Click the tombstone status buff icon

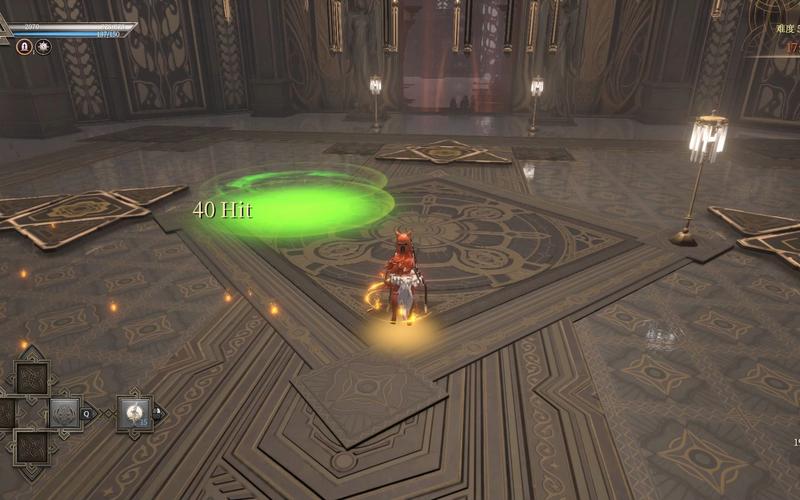point(24,47)
